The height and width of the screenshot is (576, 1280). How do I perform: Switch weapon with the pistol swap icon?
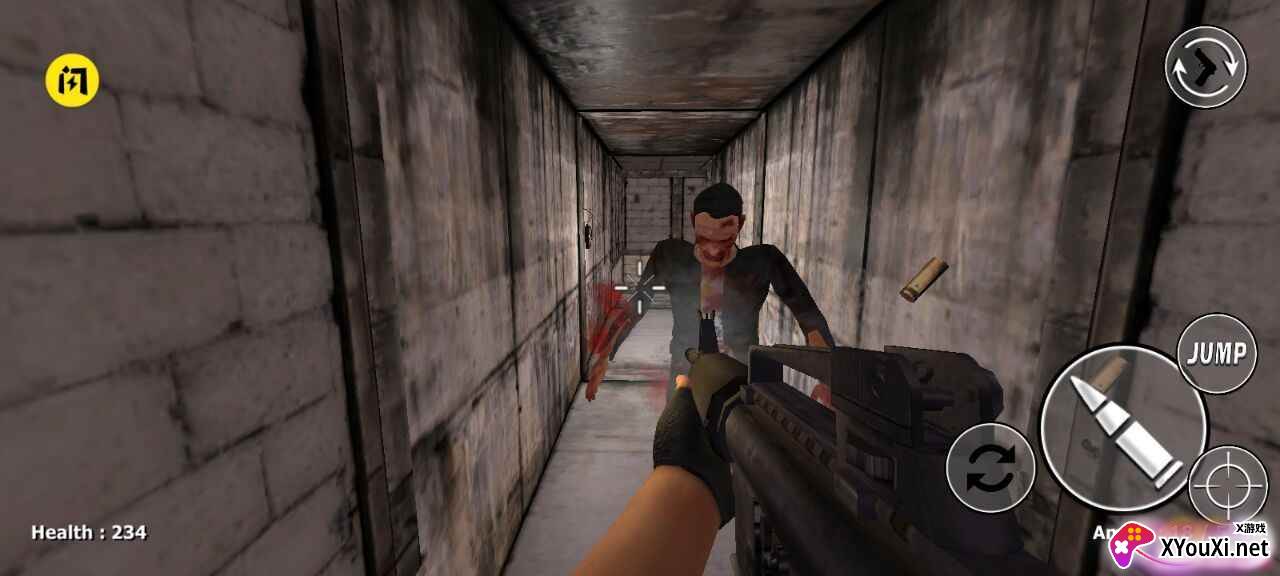coord(1205,67)
